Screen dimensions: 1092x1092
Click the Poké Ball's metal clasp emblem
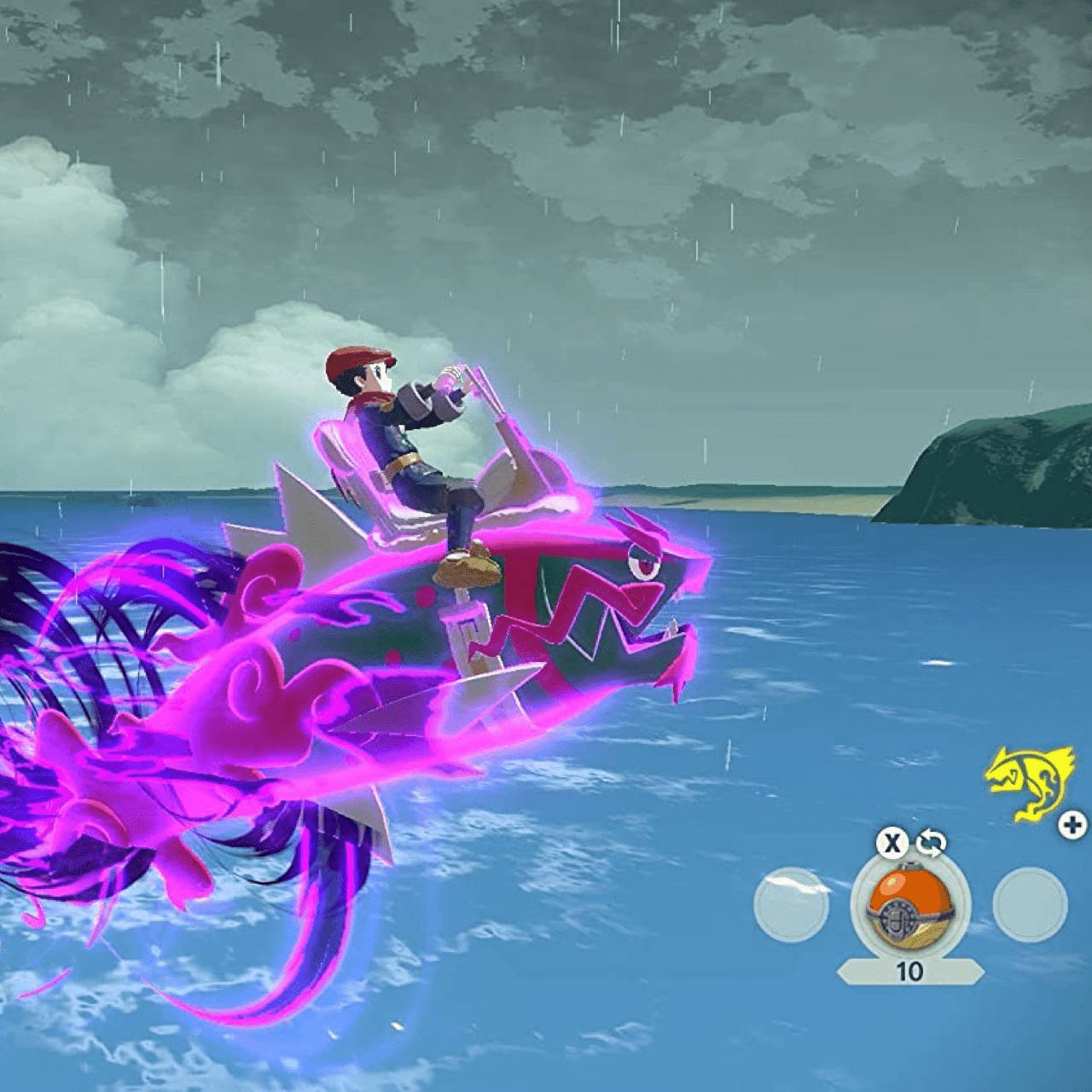(x=898, y=921)
